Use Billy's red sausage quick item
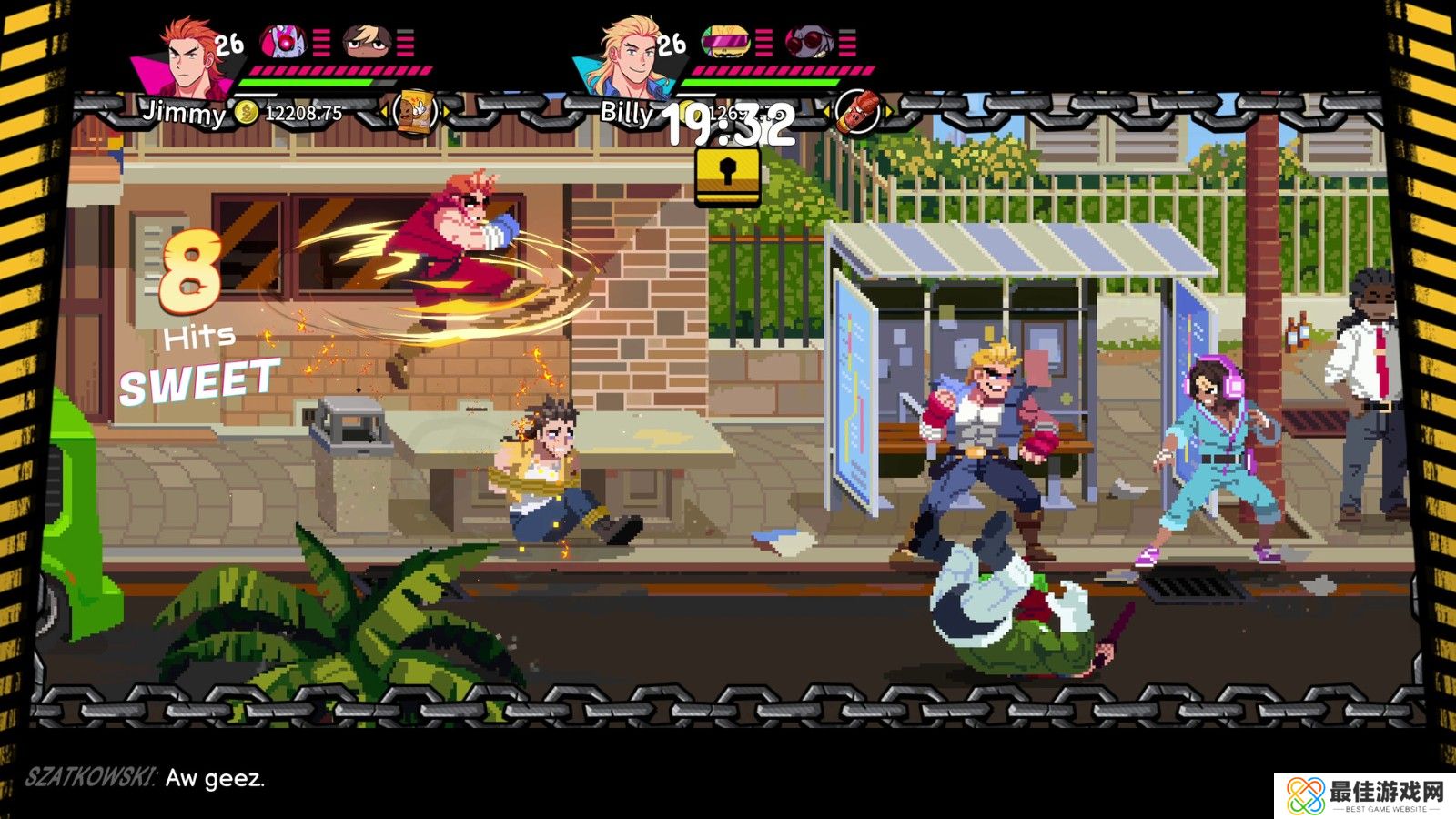Image resolution: width=1456 pixels, height=819 pixels. [x=857, y=113]
